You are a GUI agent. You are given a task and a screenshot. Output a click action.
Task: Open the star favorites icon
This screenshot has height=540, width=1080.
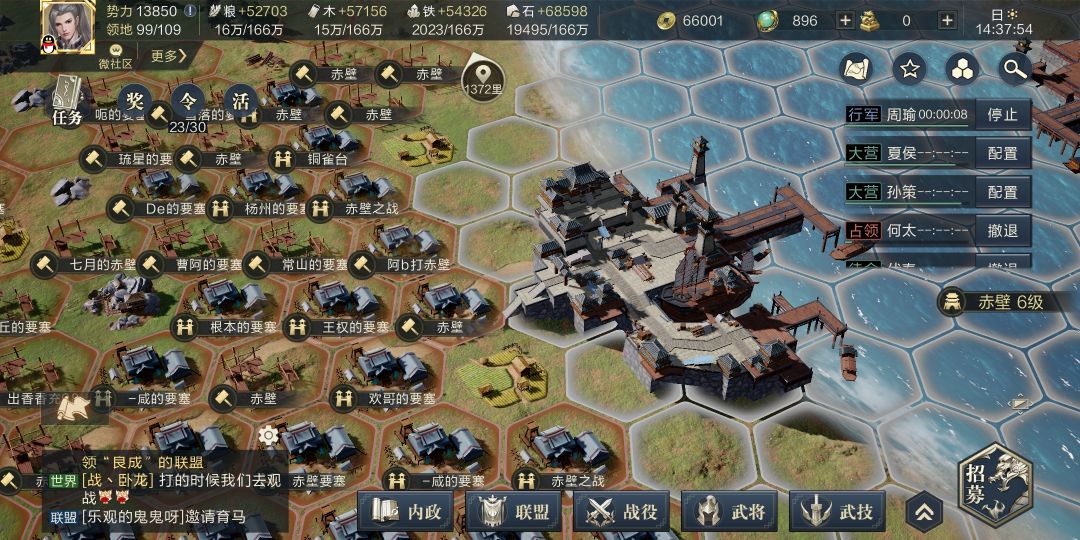(909, 68)
